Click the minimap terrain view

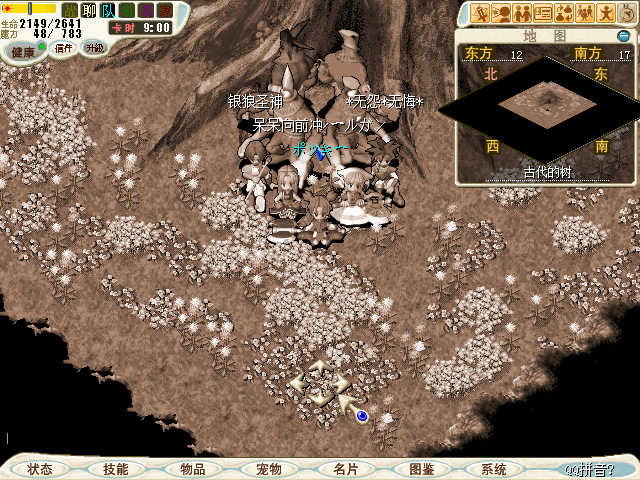tap(546, 102)
